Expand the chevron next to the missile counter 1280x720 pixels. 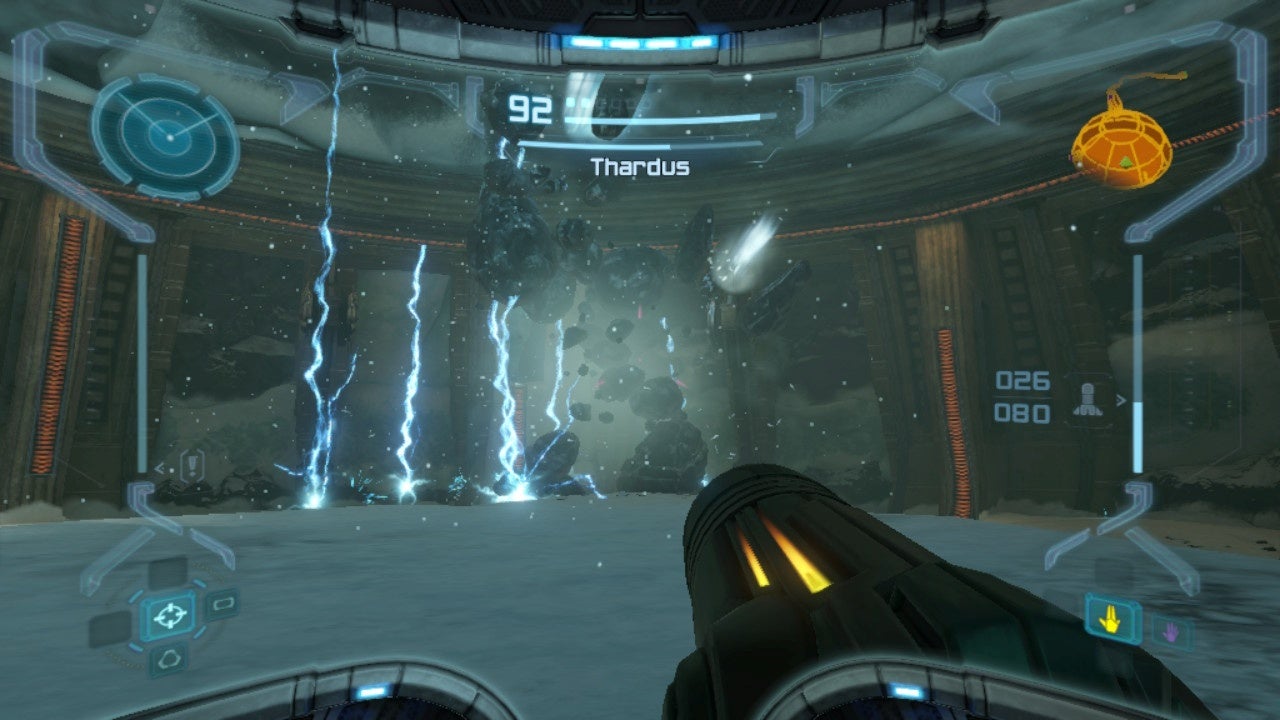pos(1120,398)
